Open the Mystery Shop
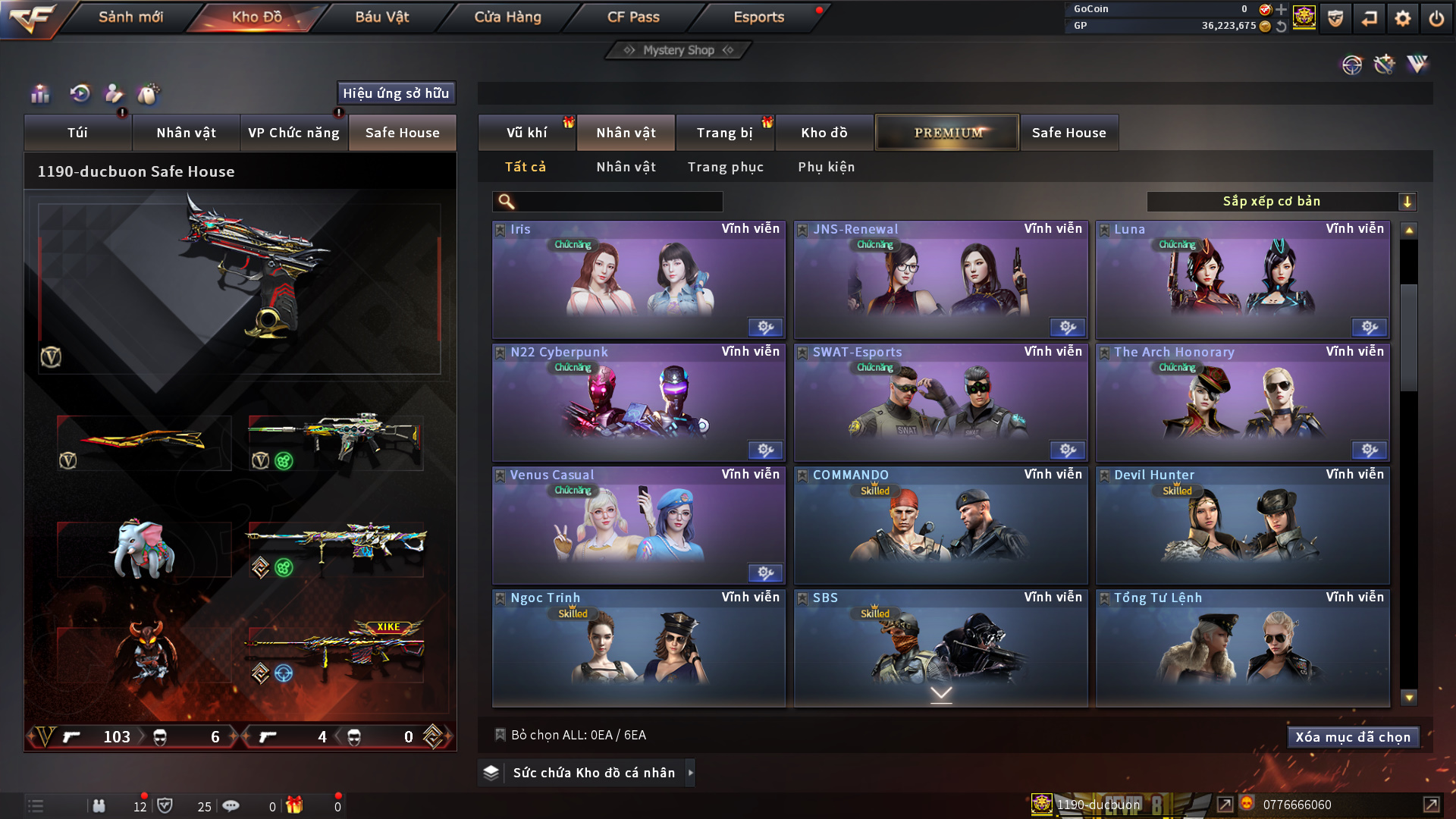This screenshot has width=1456, height=819. 678,50
